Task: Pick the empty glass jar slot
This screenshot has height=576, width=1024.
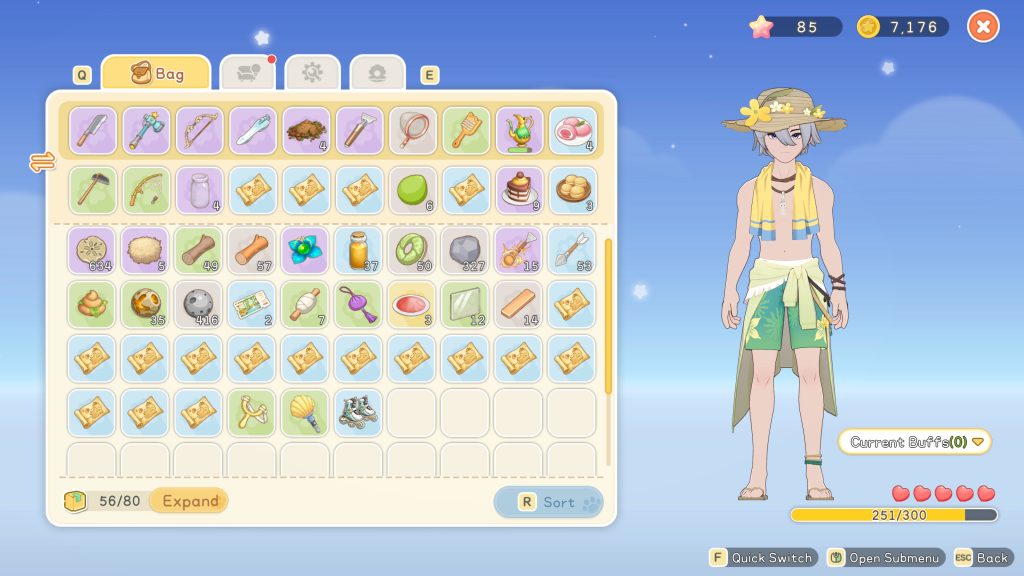Action: [200, 190]
